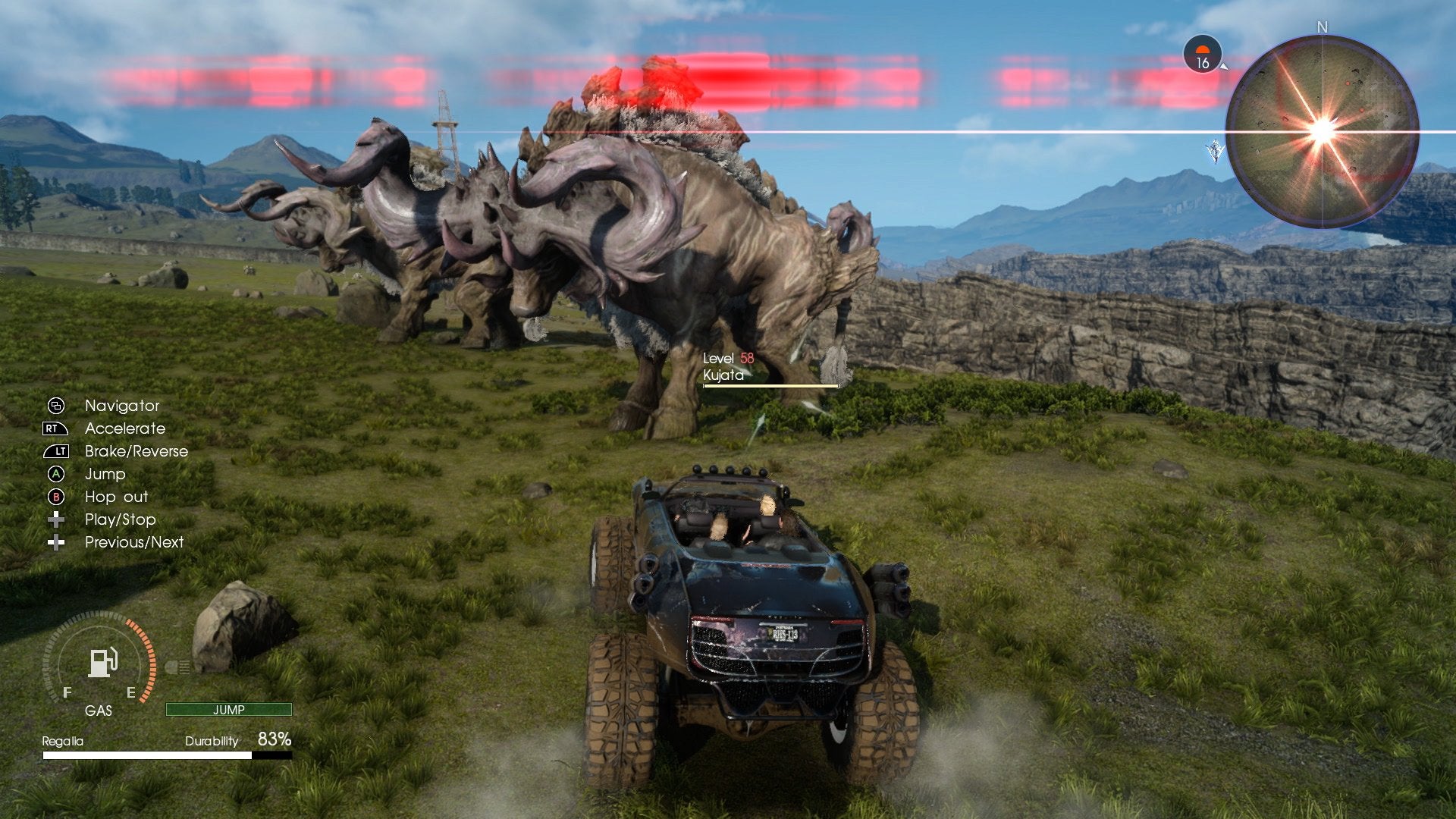1456x819 pixels.
Task: Click the small triangle next to the weather badge
Action: pyautogui.click(x=1224, y=68)
